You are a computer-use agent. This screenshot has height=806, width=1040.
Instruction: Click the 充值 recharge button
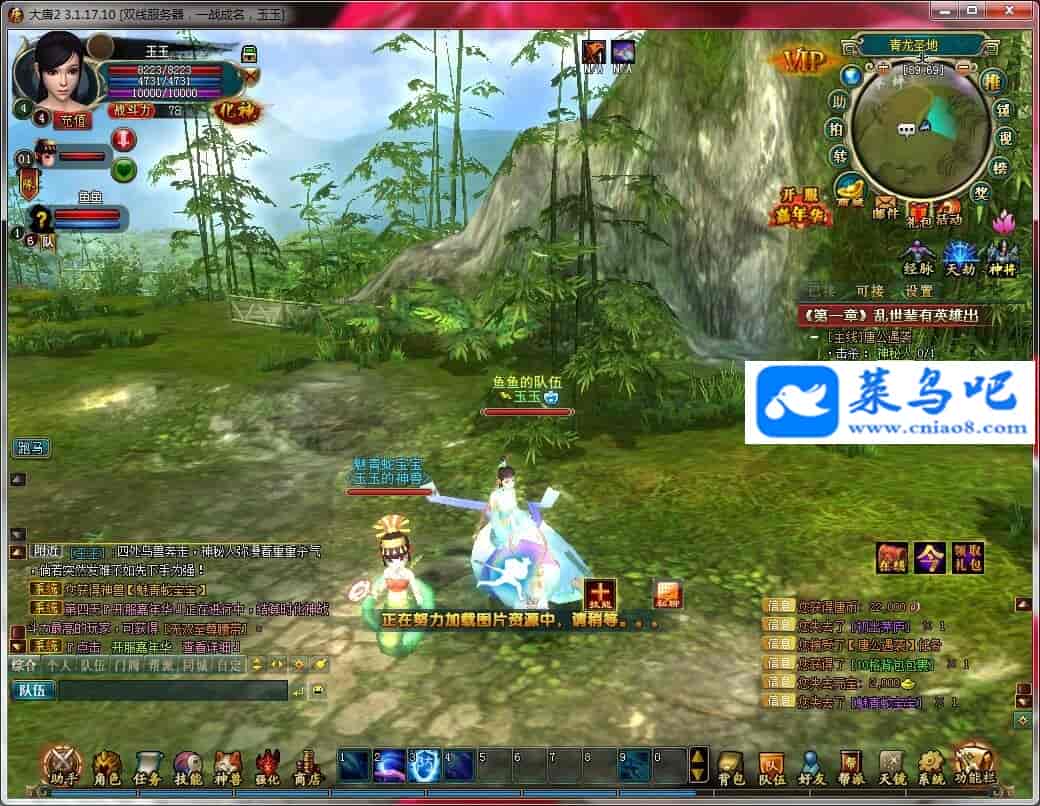tap(72, 120)
